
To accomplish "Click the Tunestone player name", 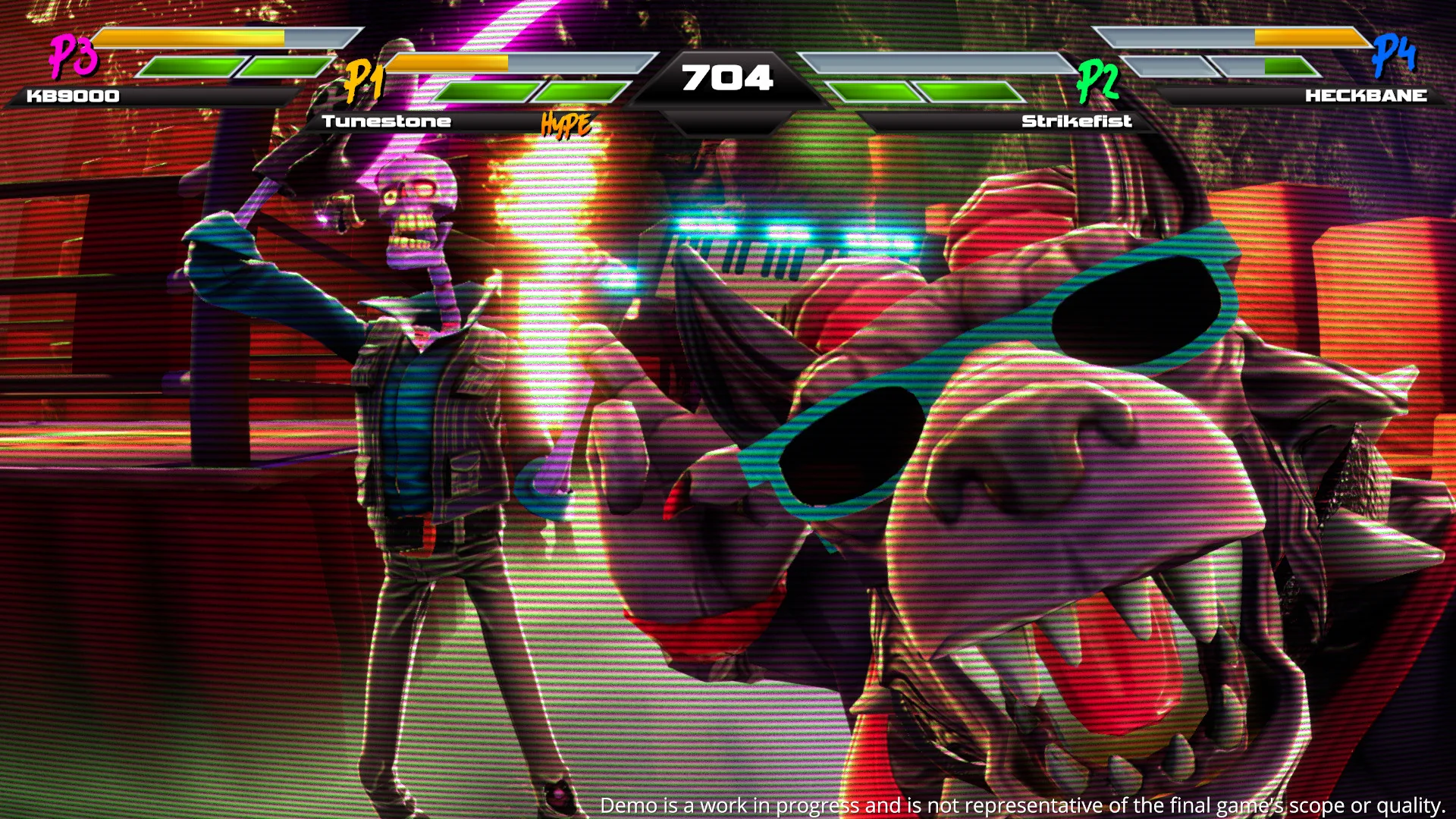I will pos(387,120).
